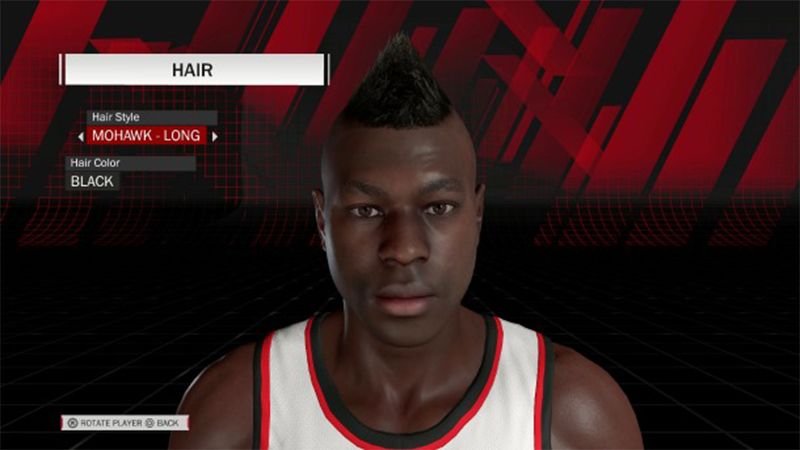This screenshot has width=800, height=450.
Task: Click the right arrow beside Hair Style
Action: (x=214, y=136)
